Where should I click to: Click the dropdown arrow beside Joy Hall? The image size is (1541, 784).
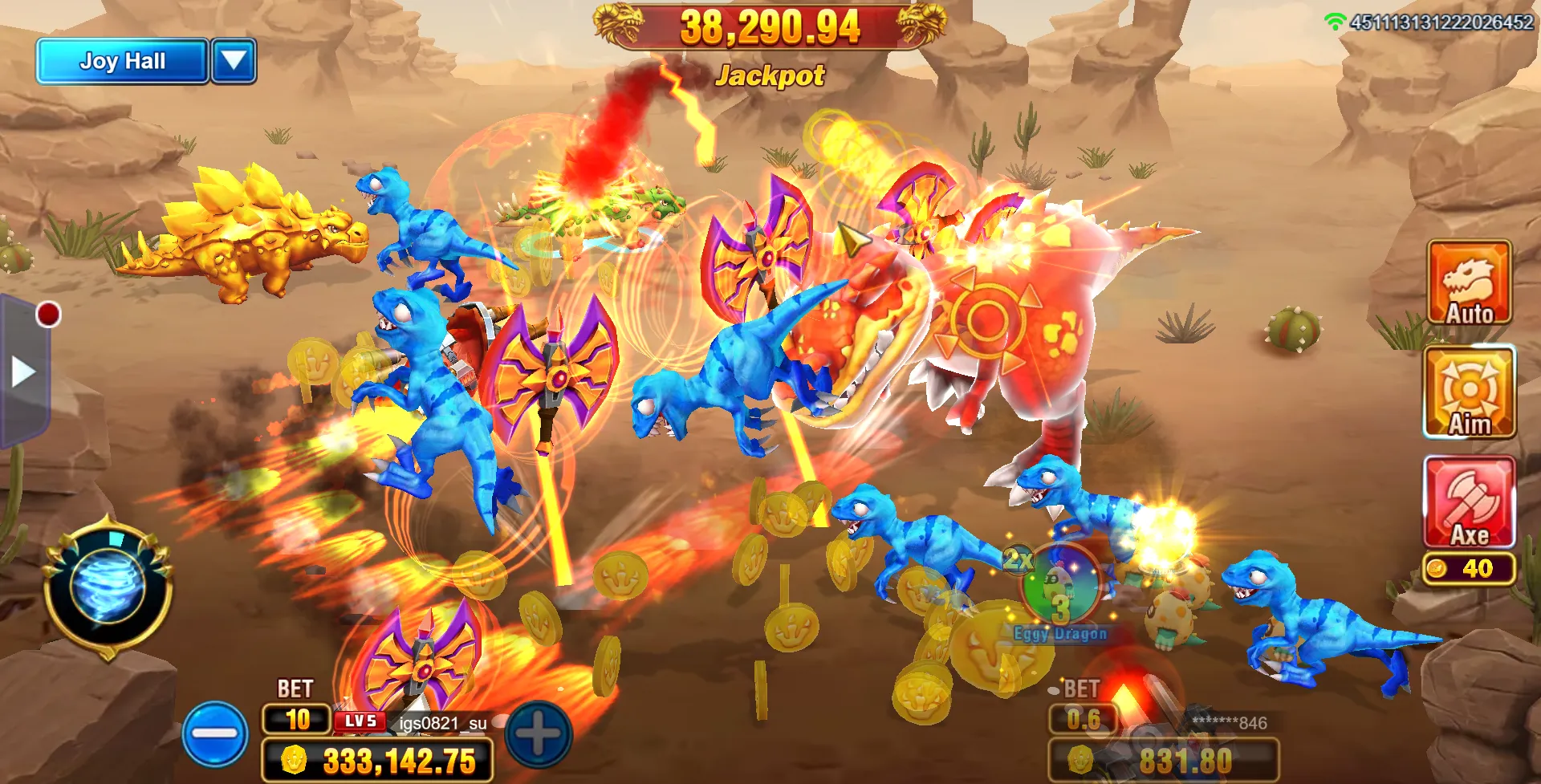click(x=234, y=61)
